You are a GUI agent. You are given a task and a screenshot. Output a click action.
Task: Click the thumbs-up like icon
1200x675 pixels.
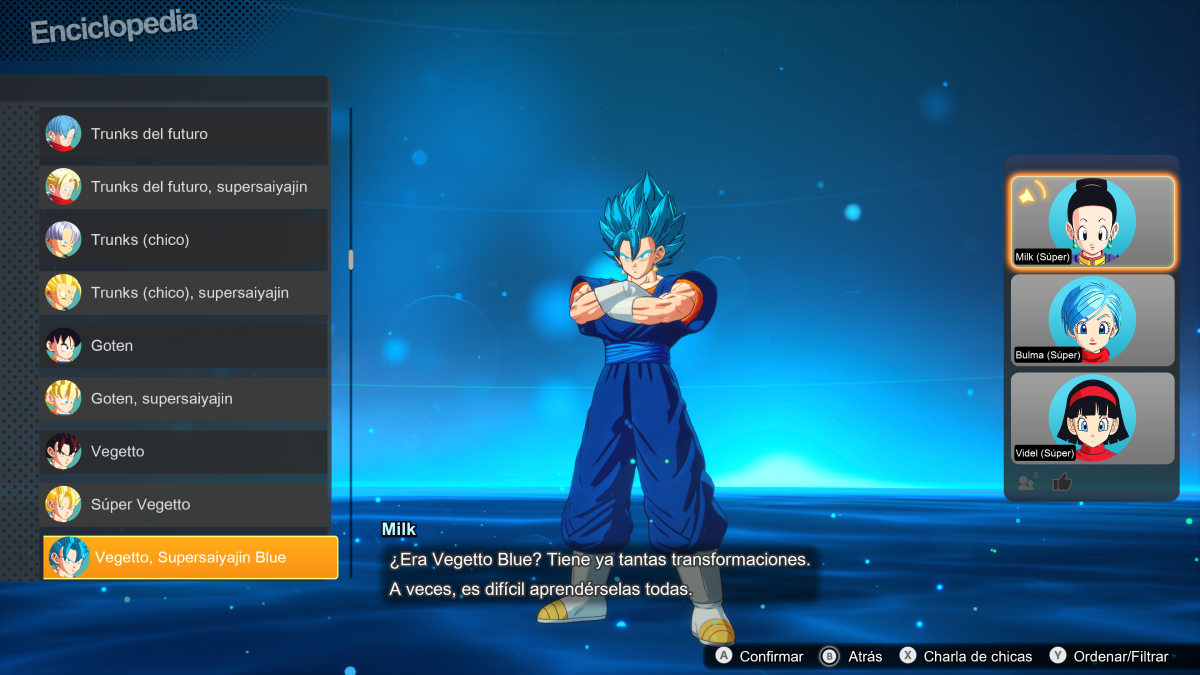(x=1062, y=483)
